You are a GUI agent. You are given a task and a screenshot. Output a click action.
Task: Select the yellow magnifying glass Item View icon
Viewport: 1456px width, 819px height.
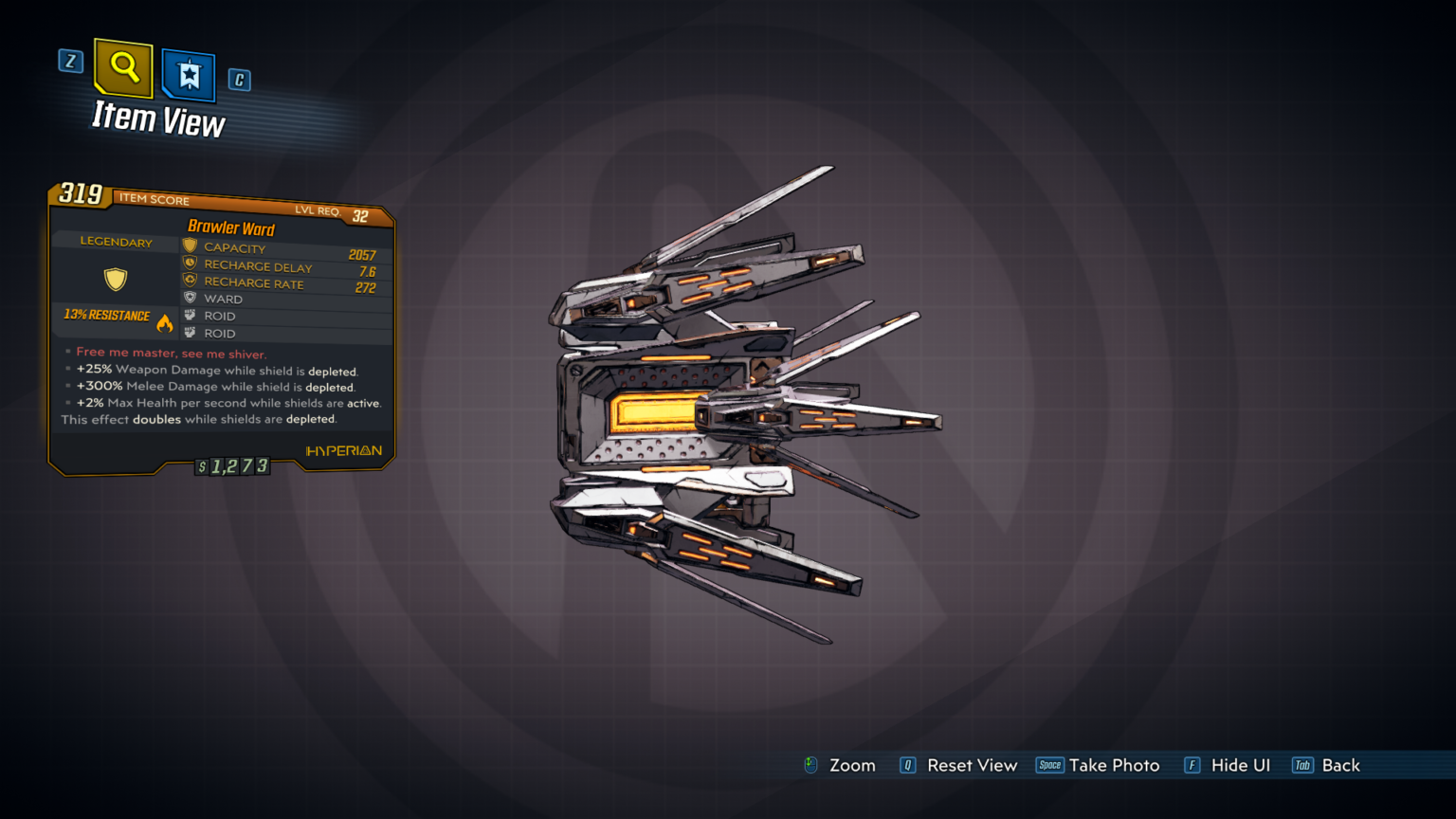(122, 68)
